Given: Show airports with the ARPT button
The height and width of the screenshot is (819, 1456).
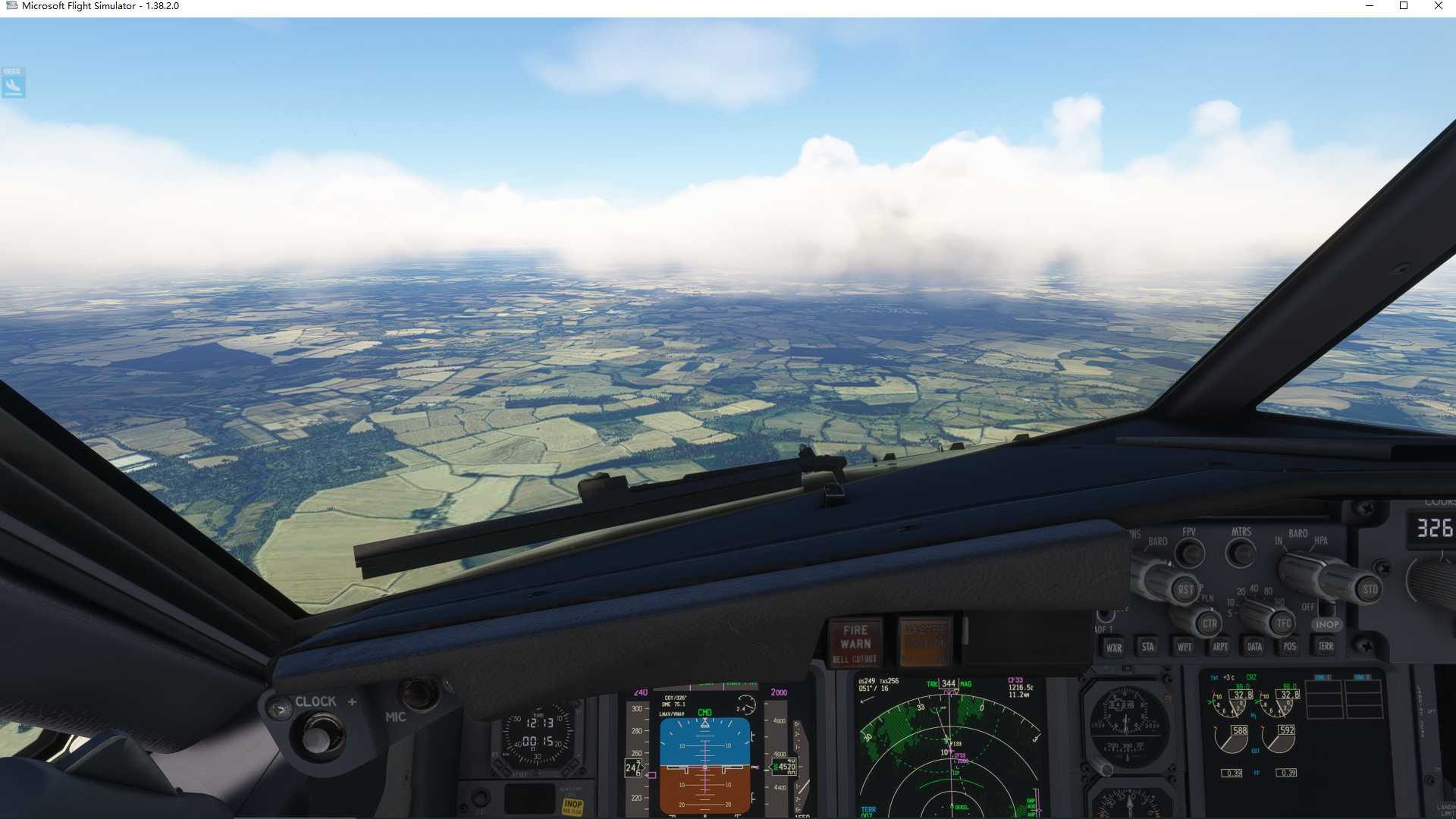Looking at the screenshot, I should coord(1221,646).
